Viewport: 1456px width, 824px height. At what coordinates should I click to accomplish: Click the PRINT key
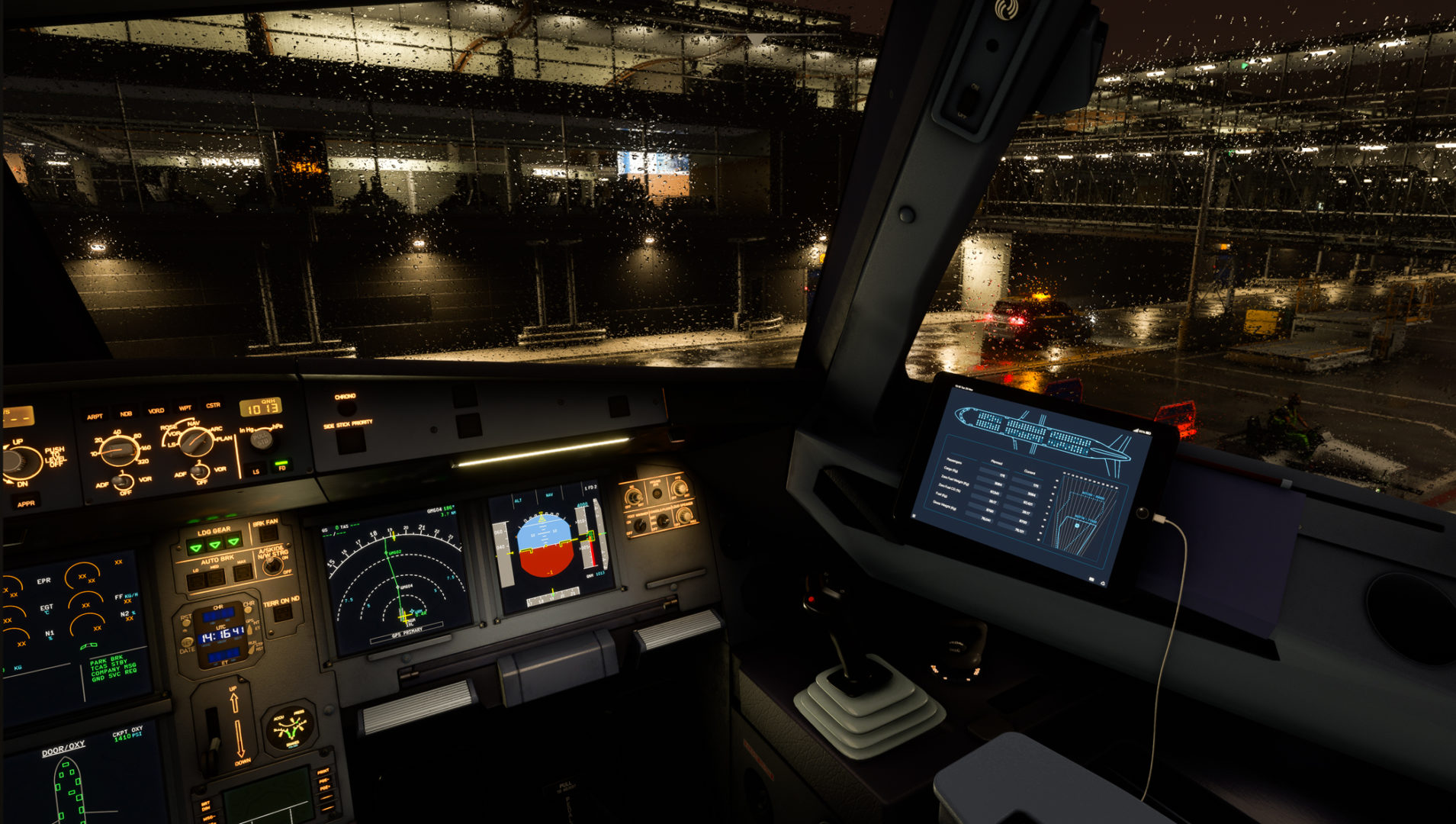pyautogui.click(x=323, y=773)
